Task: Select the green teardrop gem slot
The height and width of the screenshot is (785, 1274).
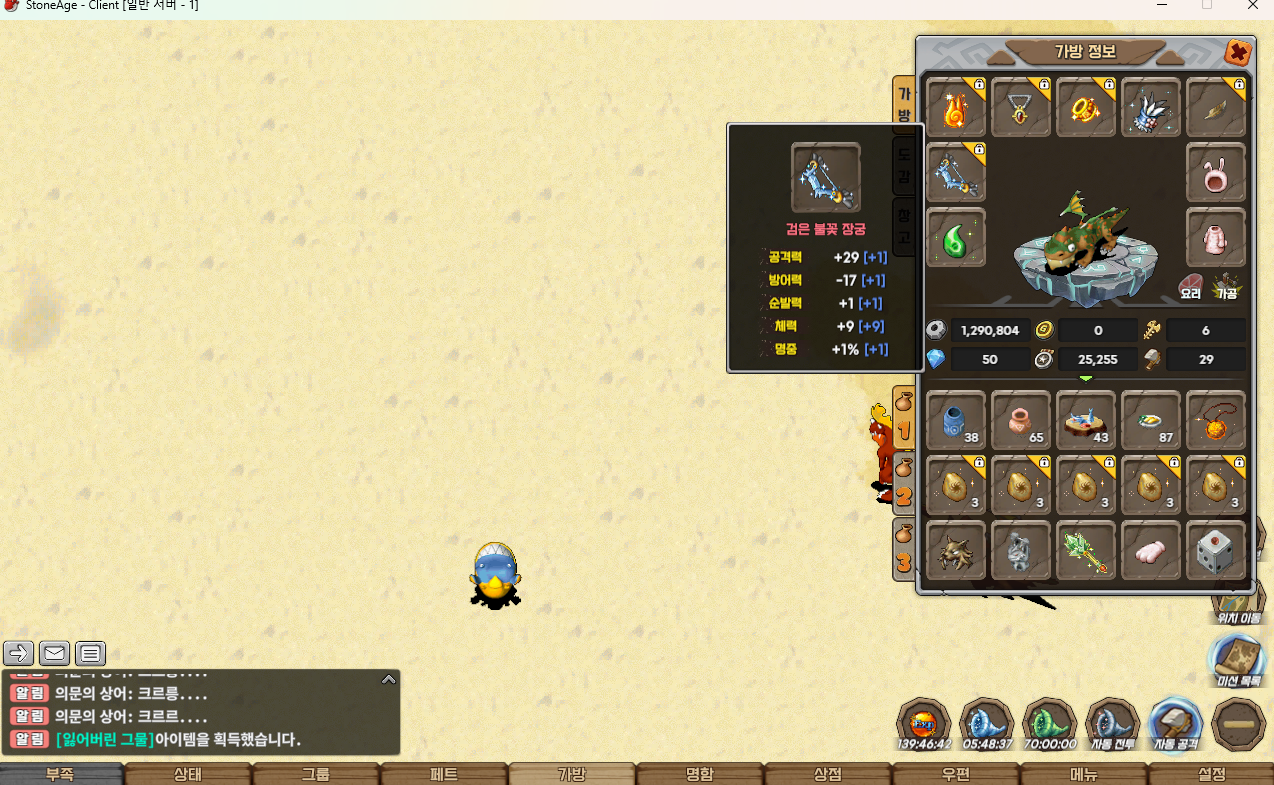Action: tap(956, 237)
